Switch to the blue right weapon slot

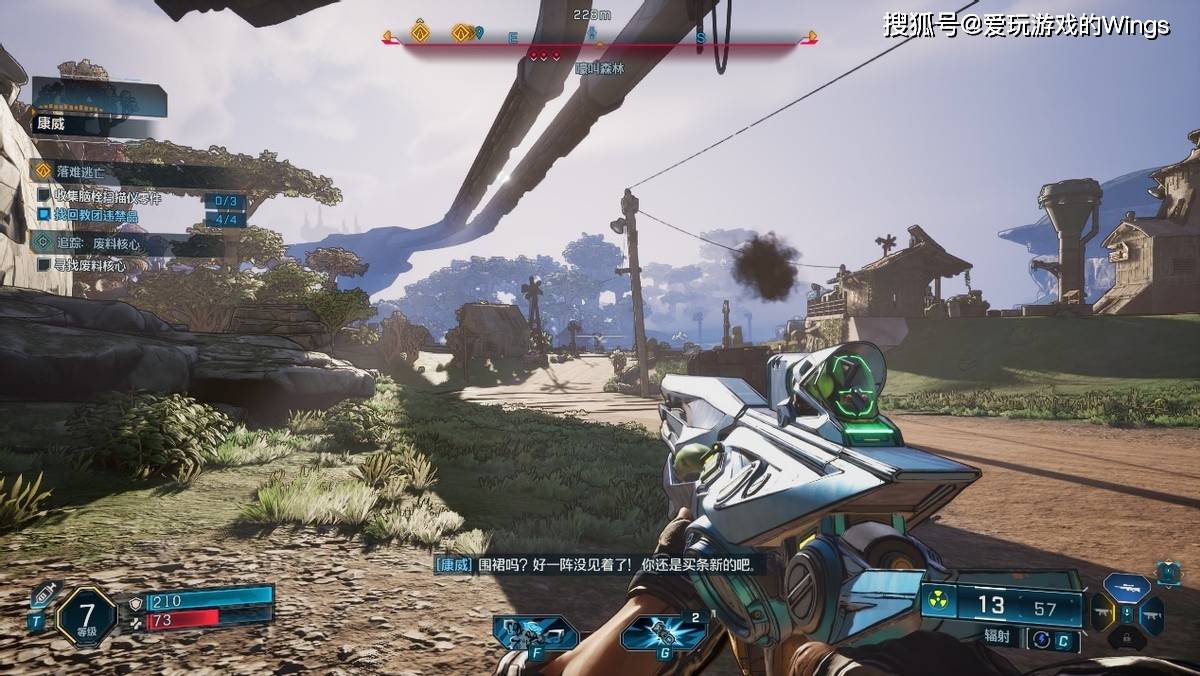click(1151, 614)
